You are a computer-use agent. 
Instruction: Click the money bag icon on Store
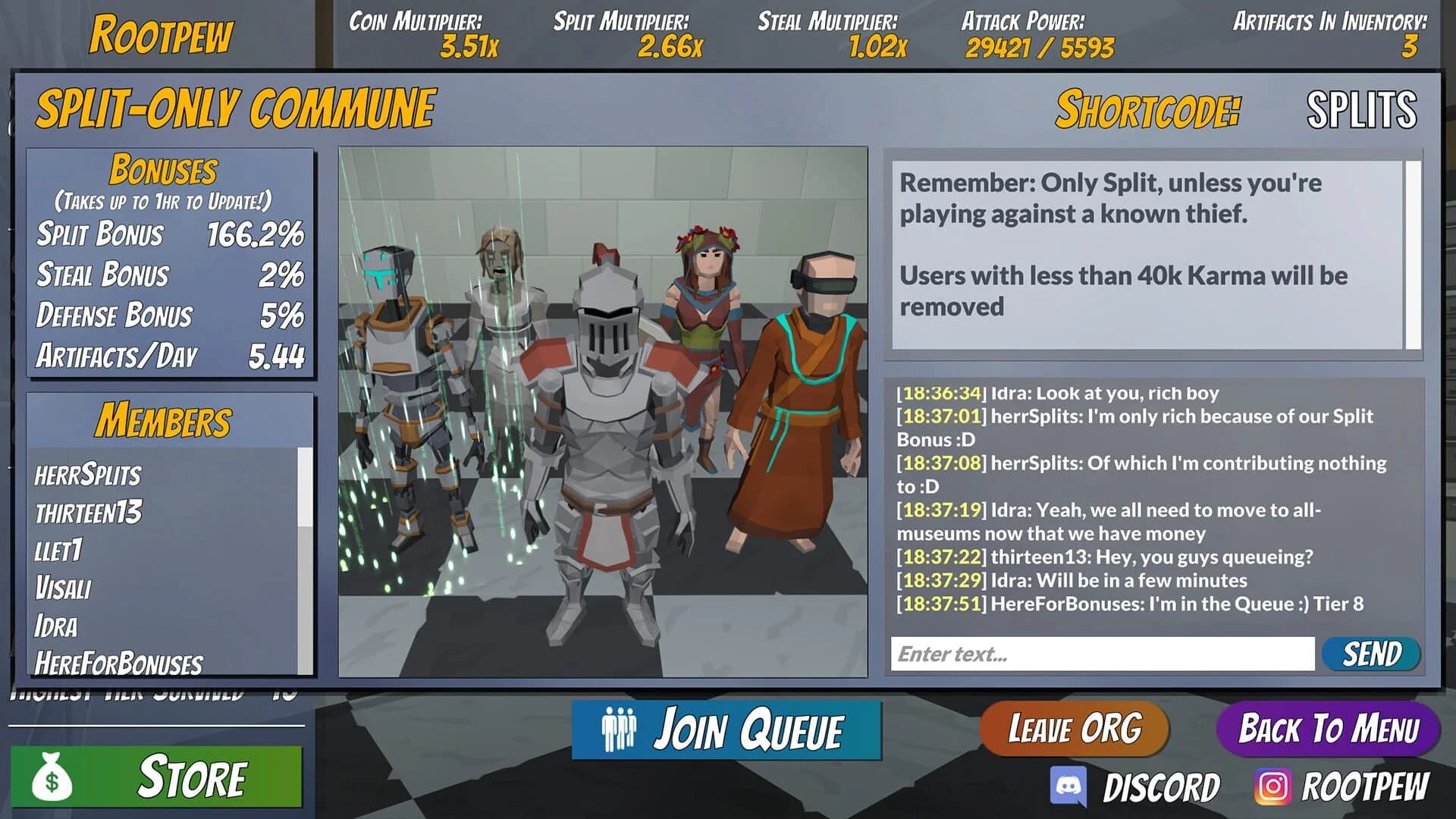click(x=52, y=776)
